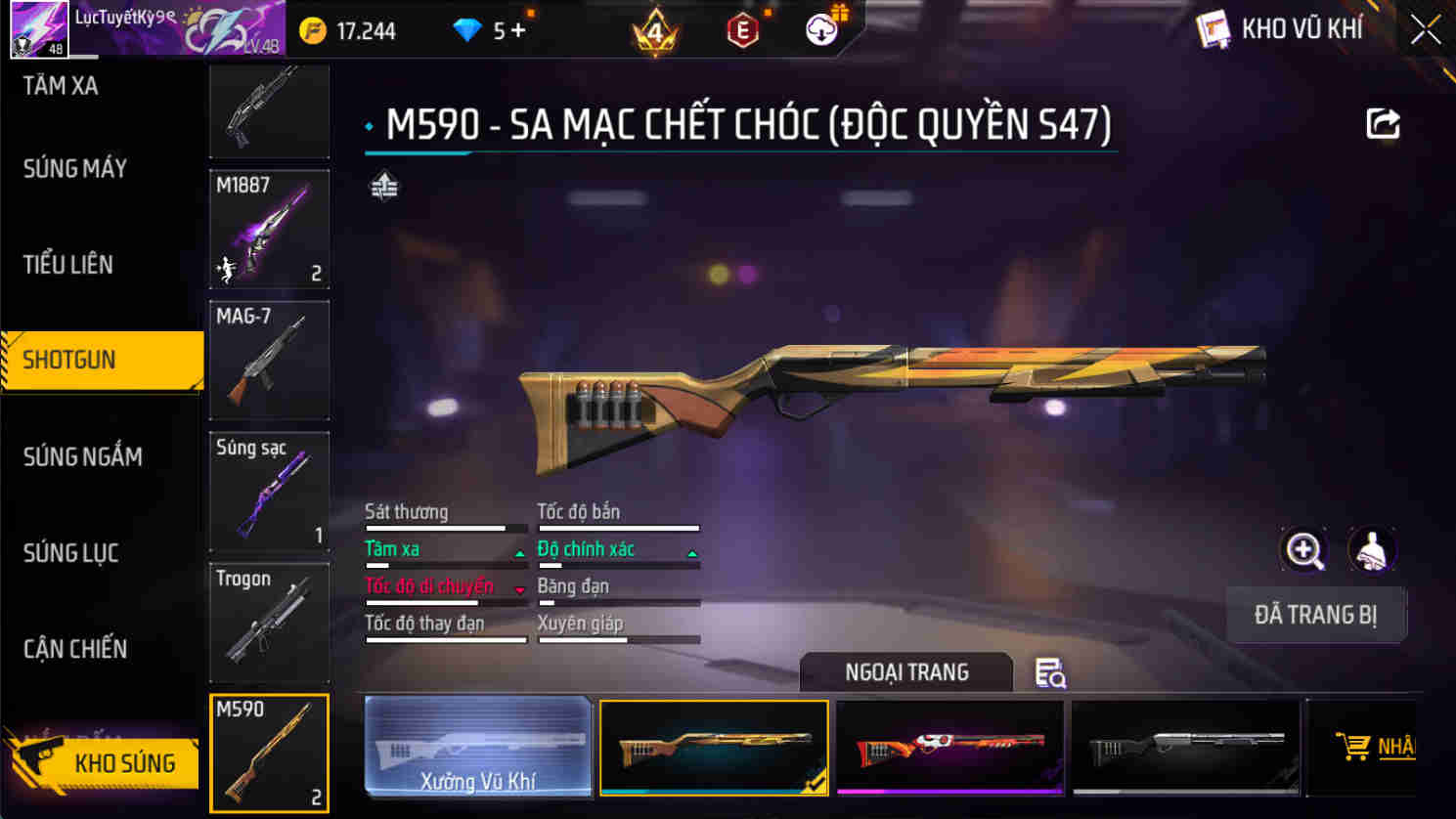The height and width of the screenshot is (819, 1456).
Task: Open the NGOẠI TRANG tab
Action: [x=904, y=672]
